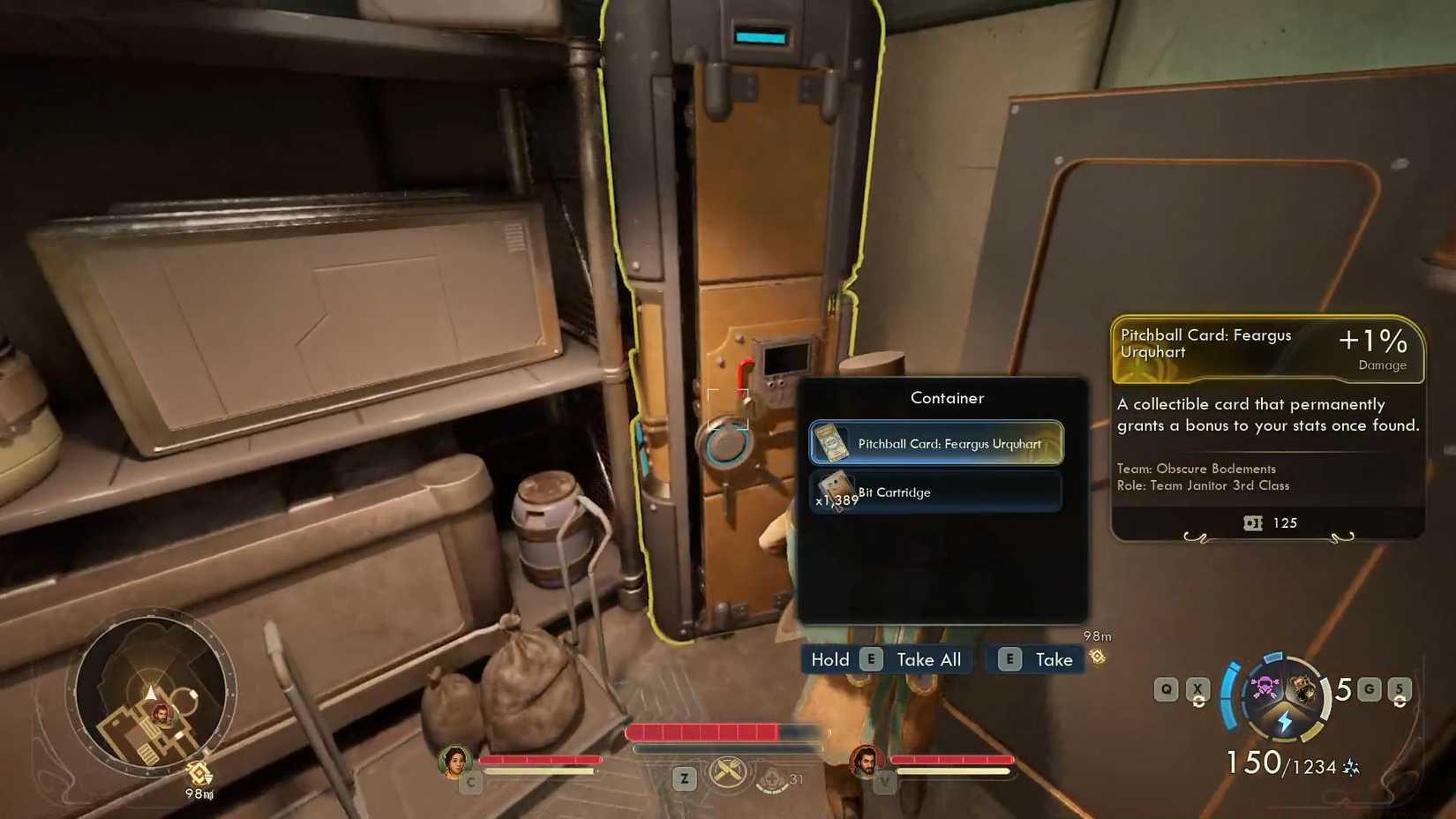The height and width of the screenshot is (819, 1456).
Task: Click the fork and knife consumable icon near Z
Action: pyautogui.click(x=727, y=771)
